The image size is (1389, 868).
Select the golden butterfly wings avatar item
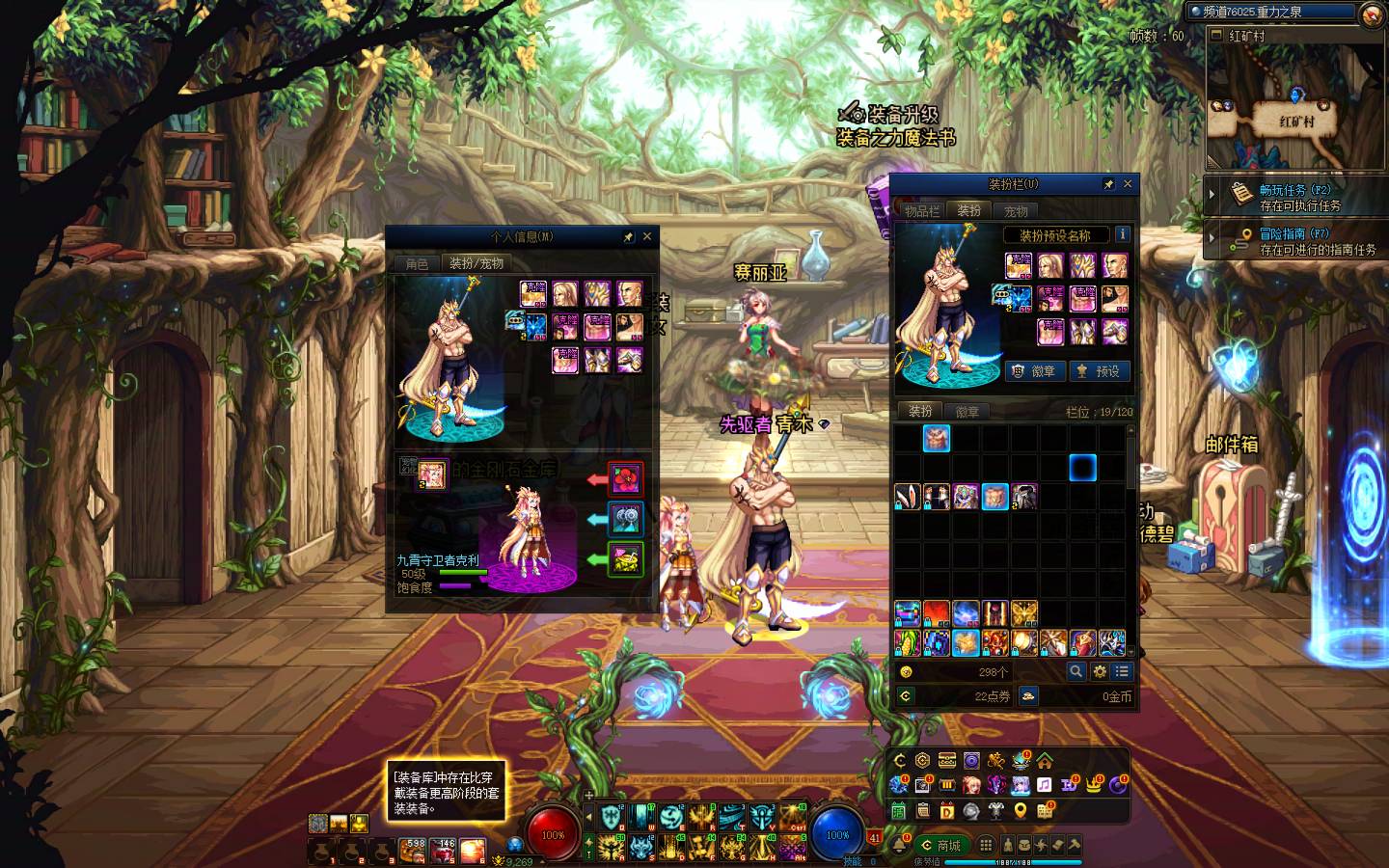click(x=1023, y=612)
